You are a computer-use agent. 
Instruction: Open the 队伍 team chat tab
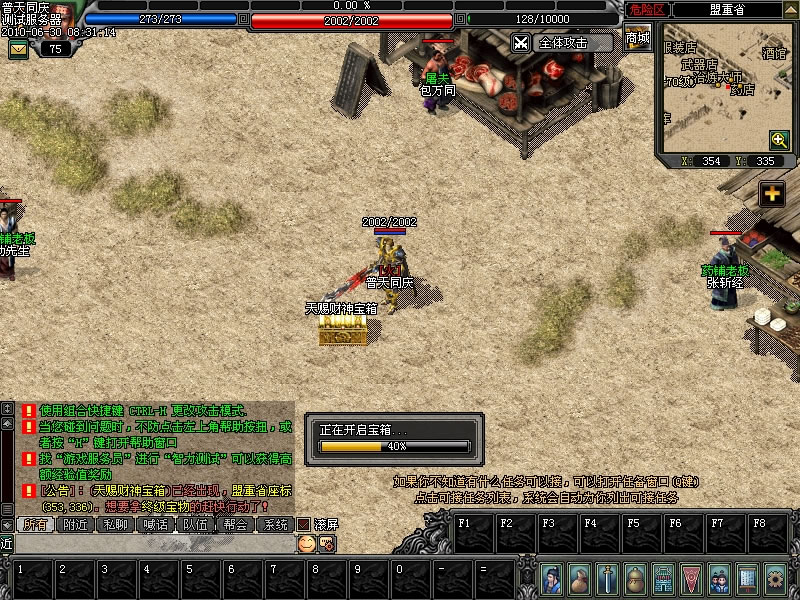pyautogui.click(x=195, y=524)
